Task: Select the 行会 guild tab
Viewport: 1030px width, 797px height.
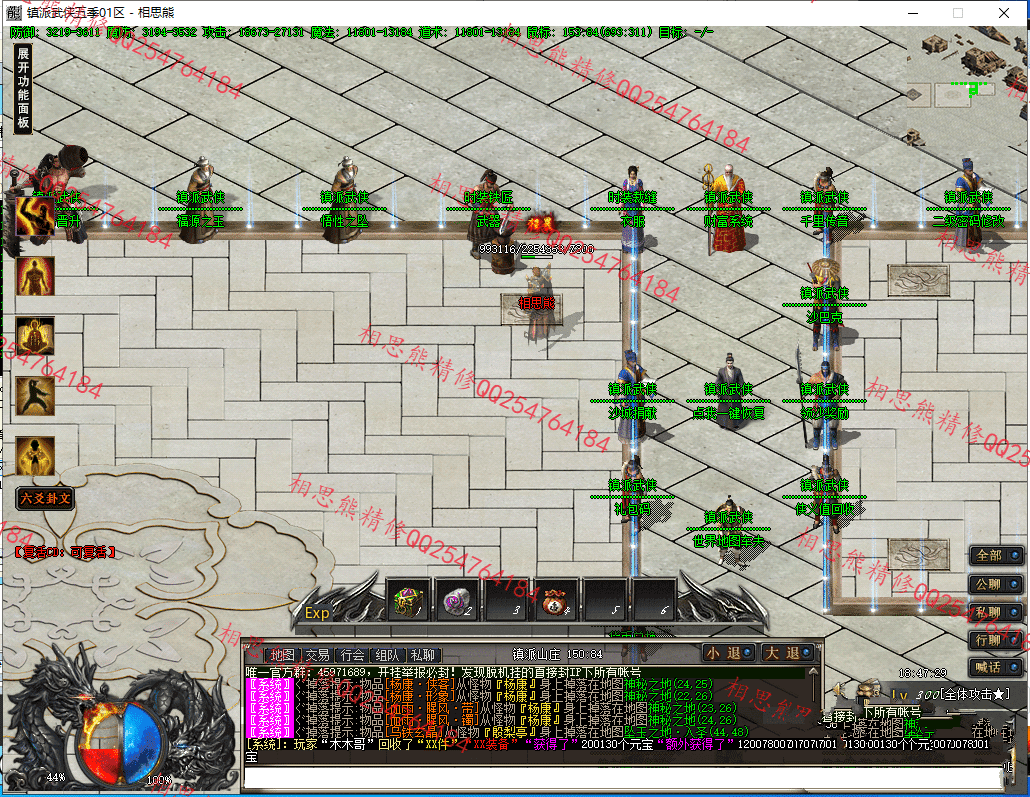Action: coord(351,654)
